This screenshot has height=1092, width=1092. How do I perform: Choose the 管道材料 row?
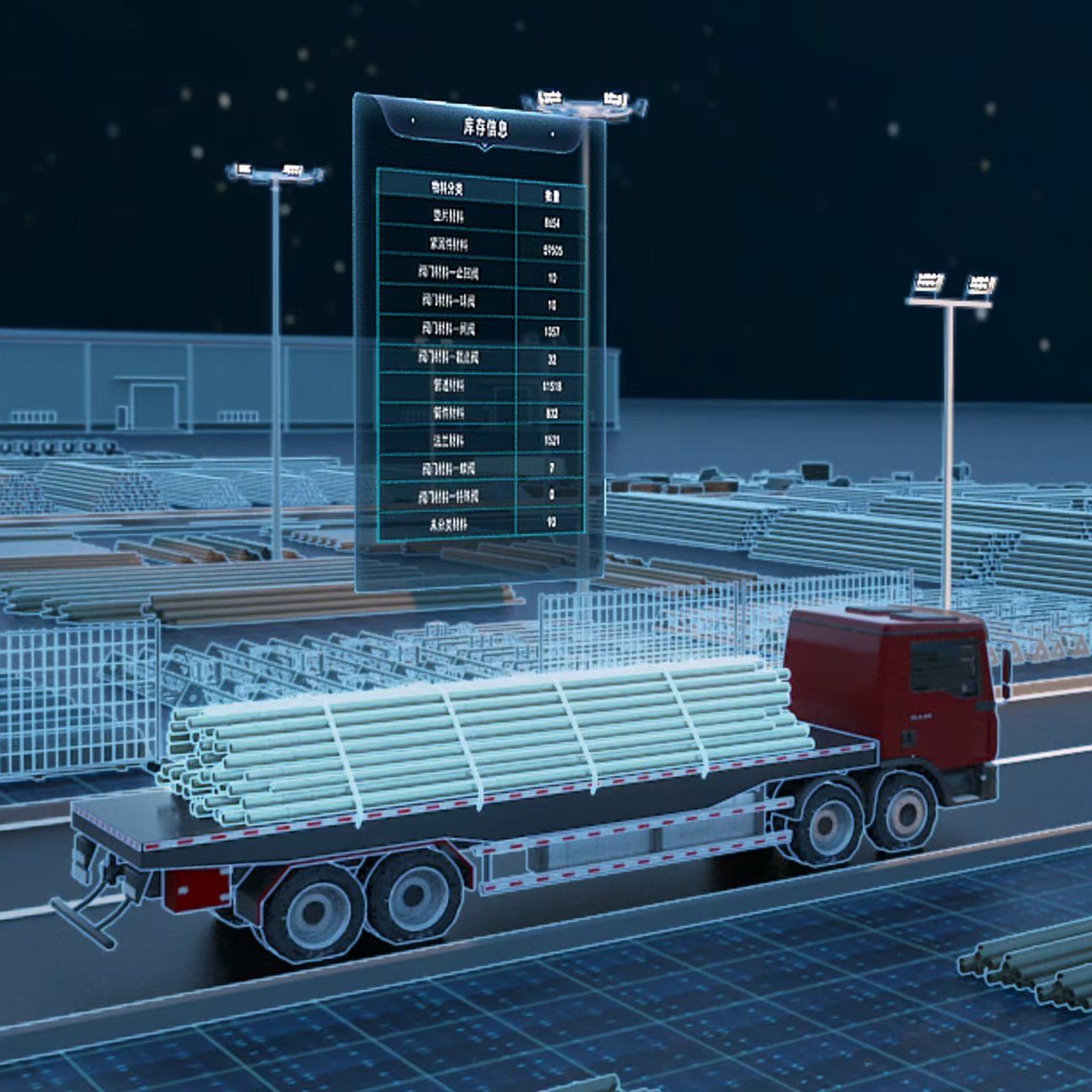(448, 385)
